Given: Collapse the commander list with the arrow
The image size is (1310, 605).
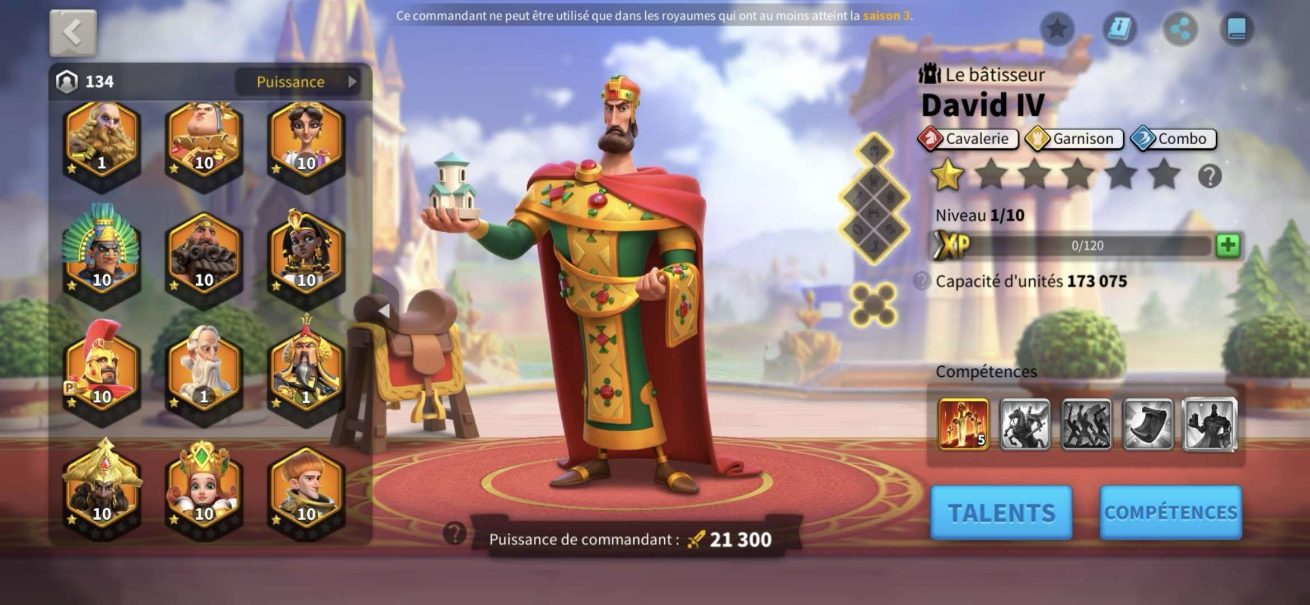Looking at the screenshot, I should click(384, 311).
